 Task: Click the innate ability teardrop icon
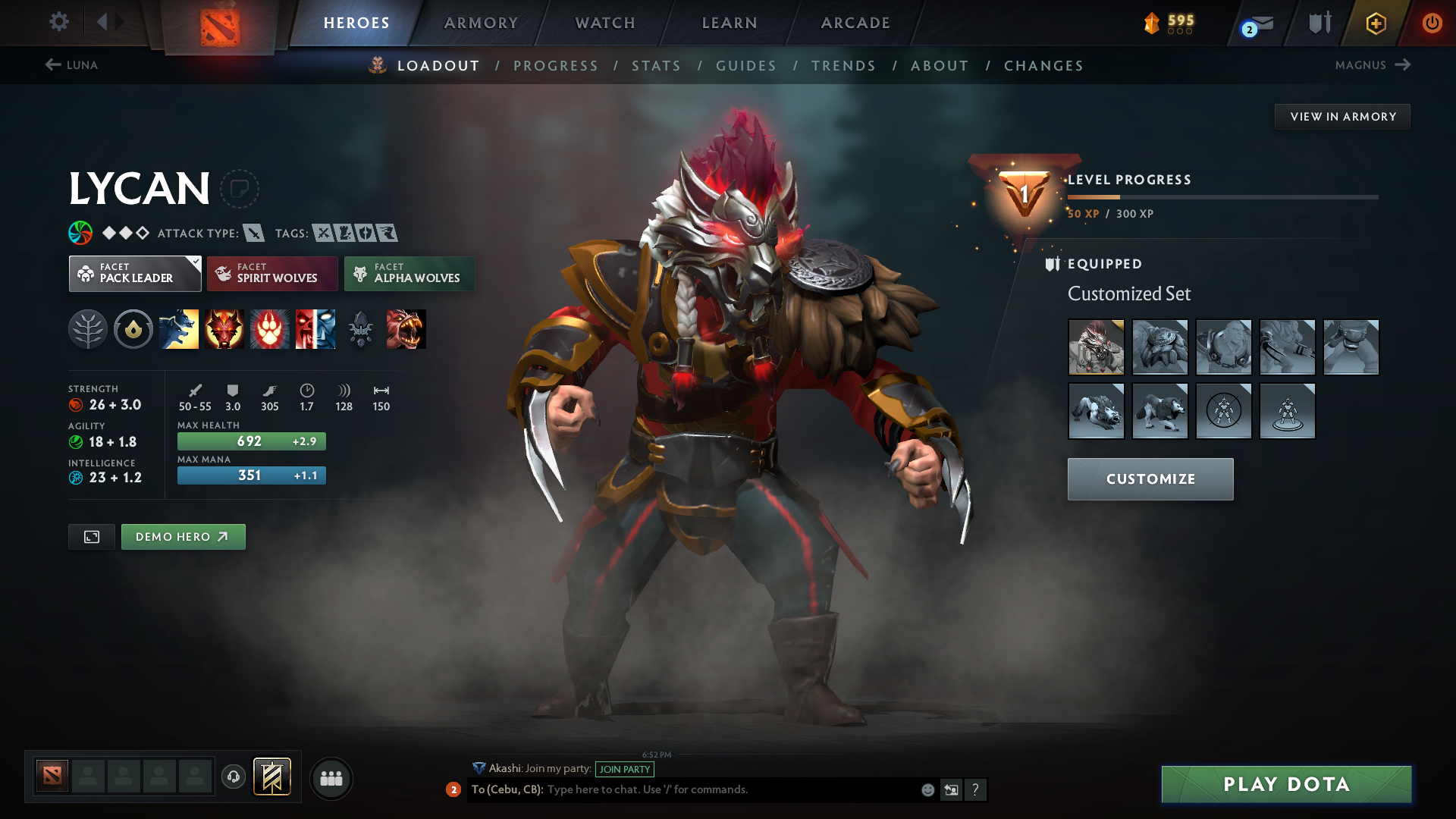[x=133, y=329]
